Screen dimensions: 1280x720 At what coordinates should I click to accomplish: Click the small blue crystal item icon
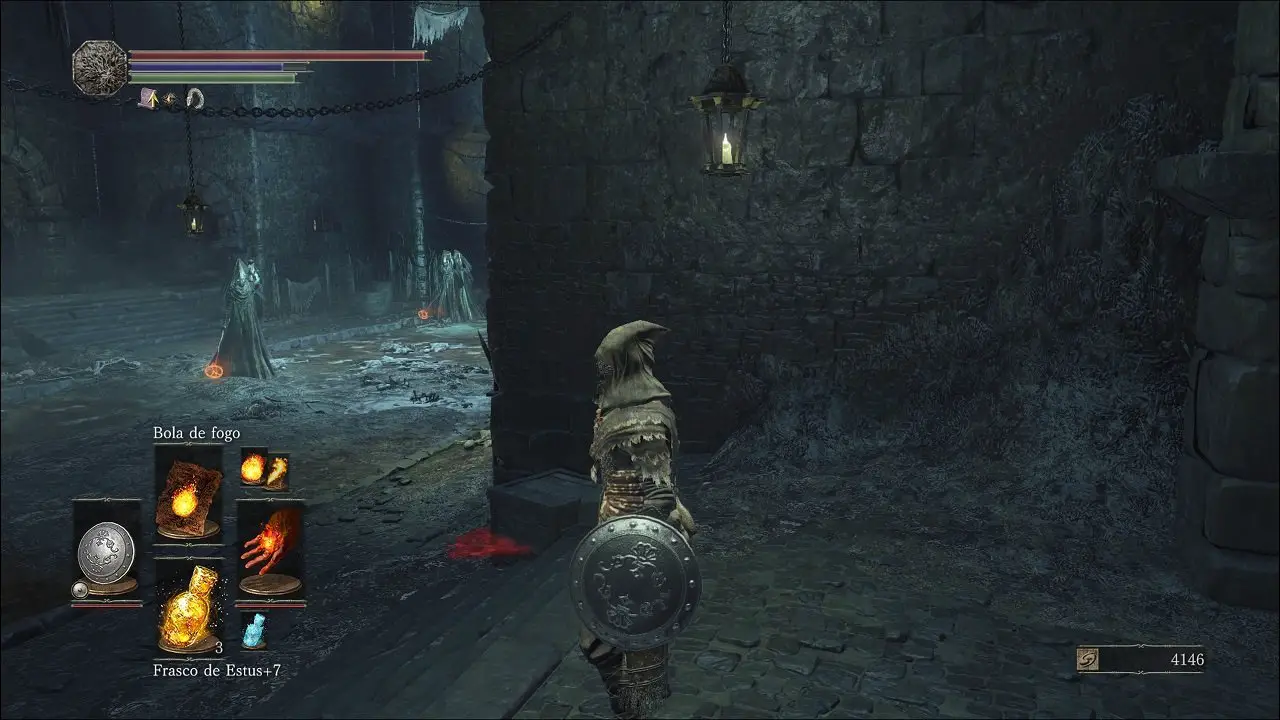253,630
